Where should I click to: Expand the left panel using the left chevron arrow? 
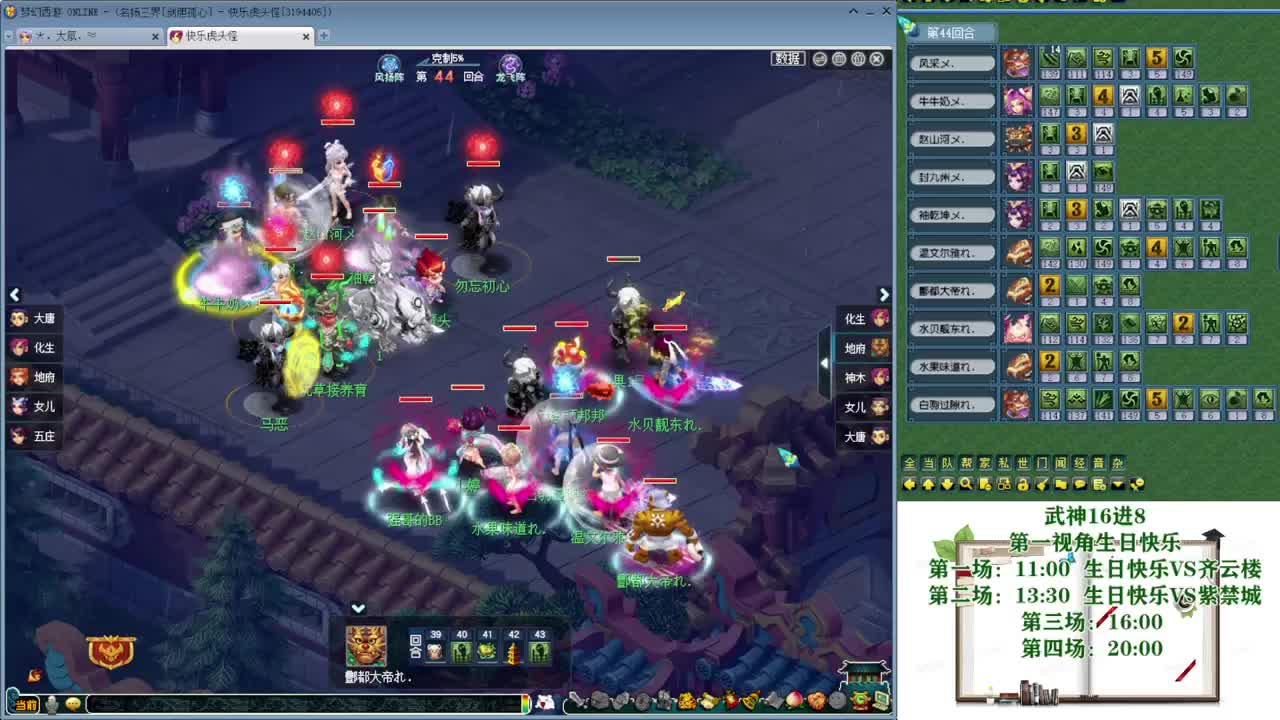14,295
